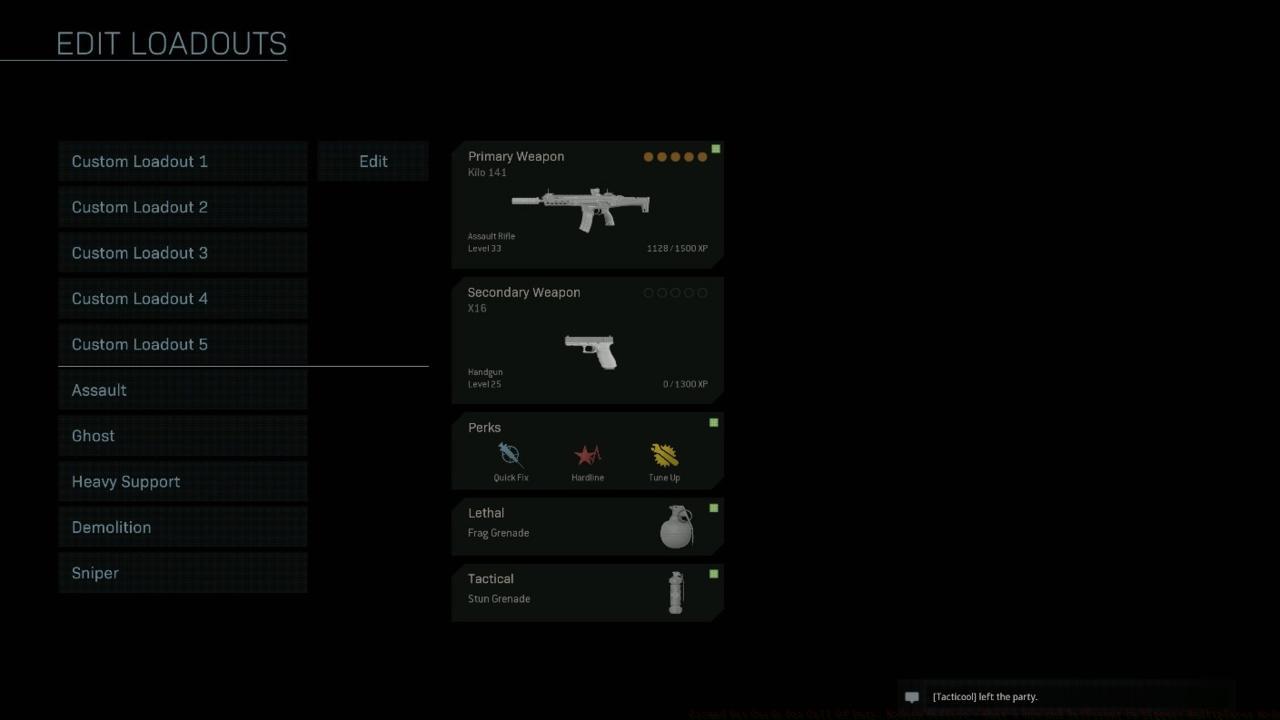This screenshot has width=1280, height=720.
Task: Expand the Secondary Weapon card
Action: coord(587,340)
